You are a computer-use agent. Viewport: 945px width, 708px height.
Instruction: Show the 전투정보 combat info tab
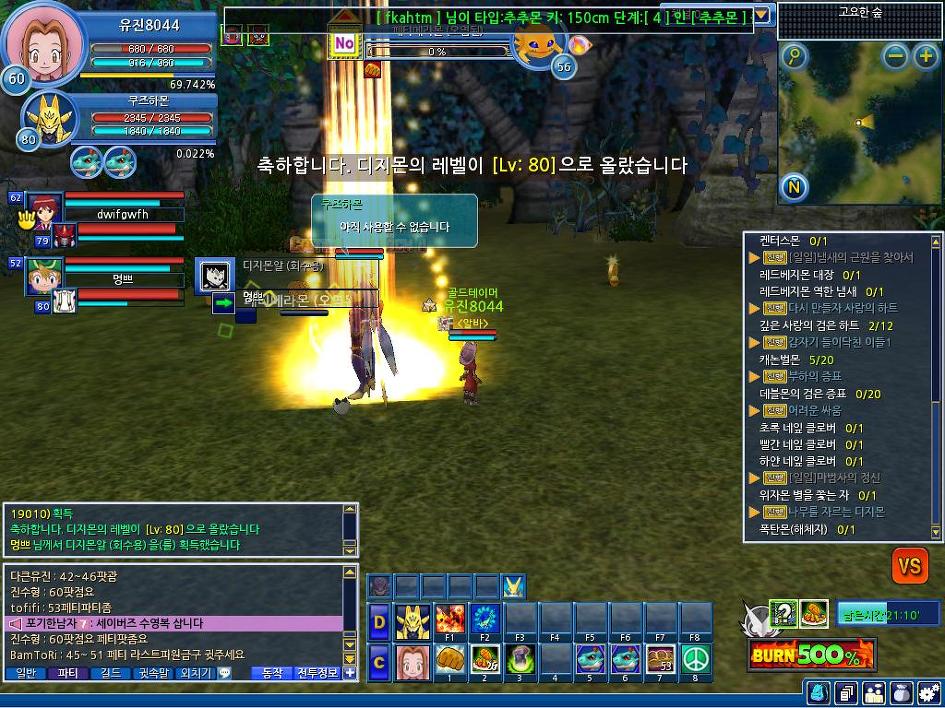(x=317, y=673)
